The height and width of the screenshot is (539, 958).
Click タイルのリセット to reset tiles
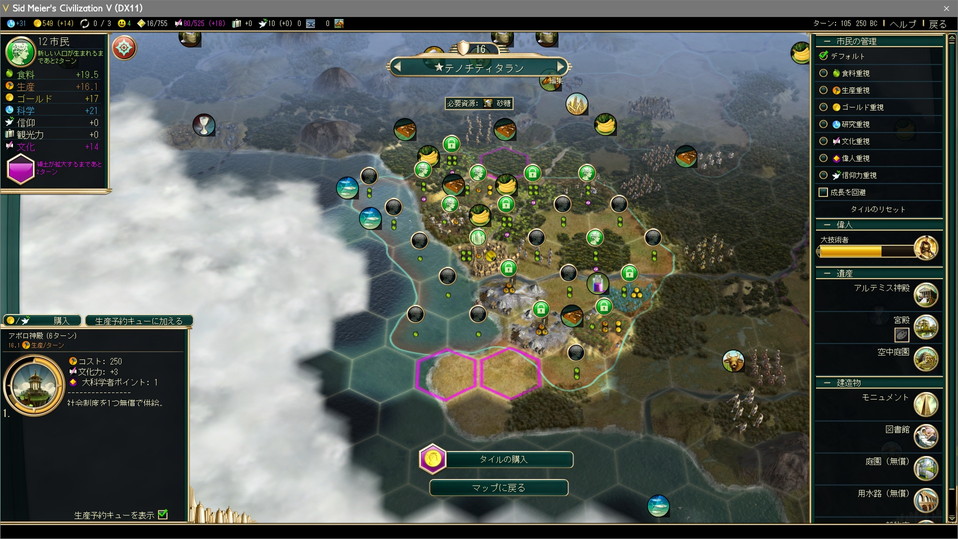coord(877,209)
